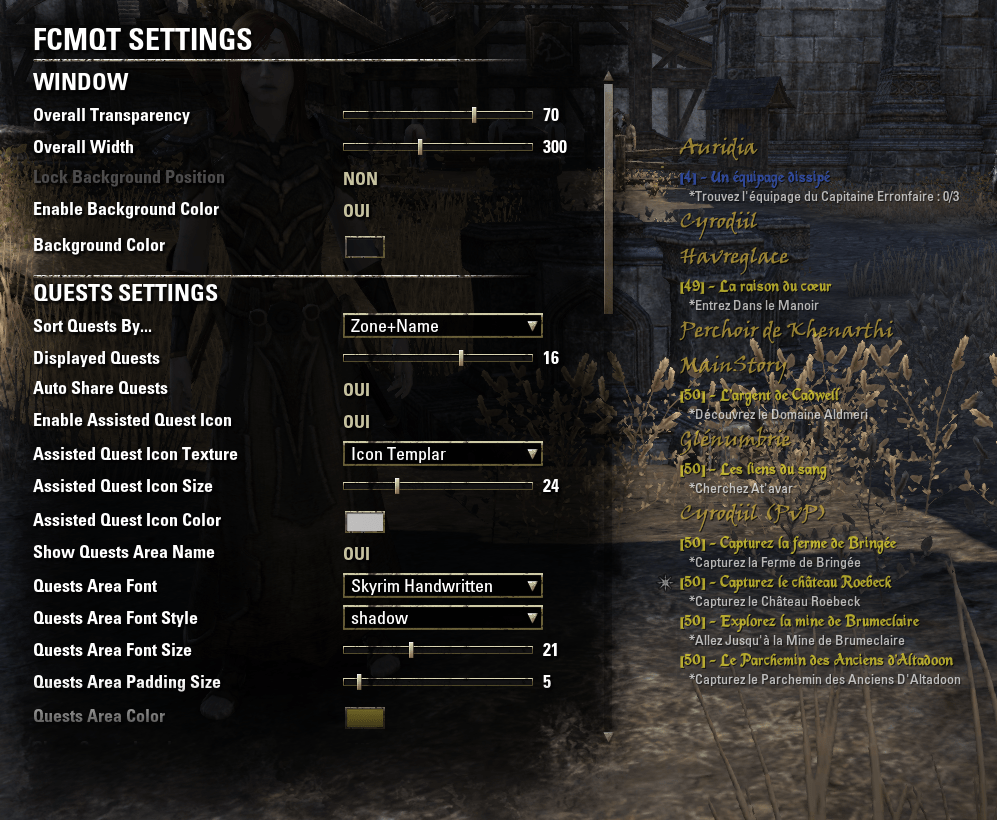Screen dimensions: 997x820
Task: Change the Displayed Quests slider
Action: (461, 358)
